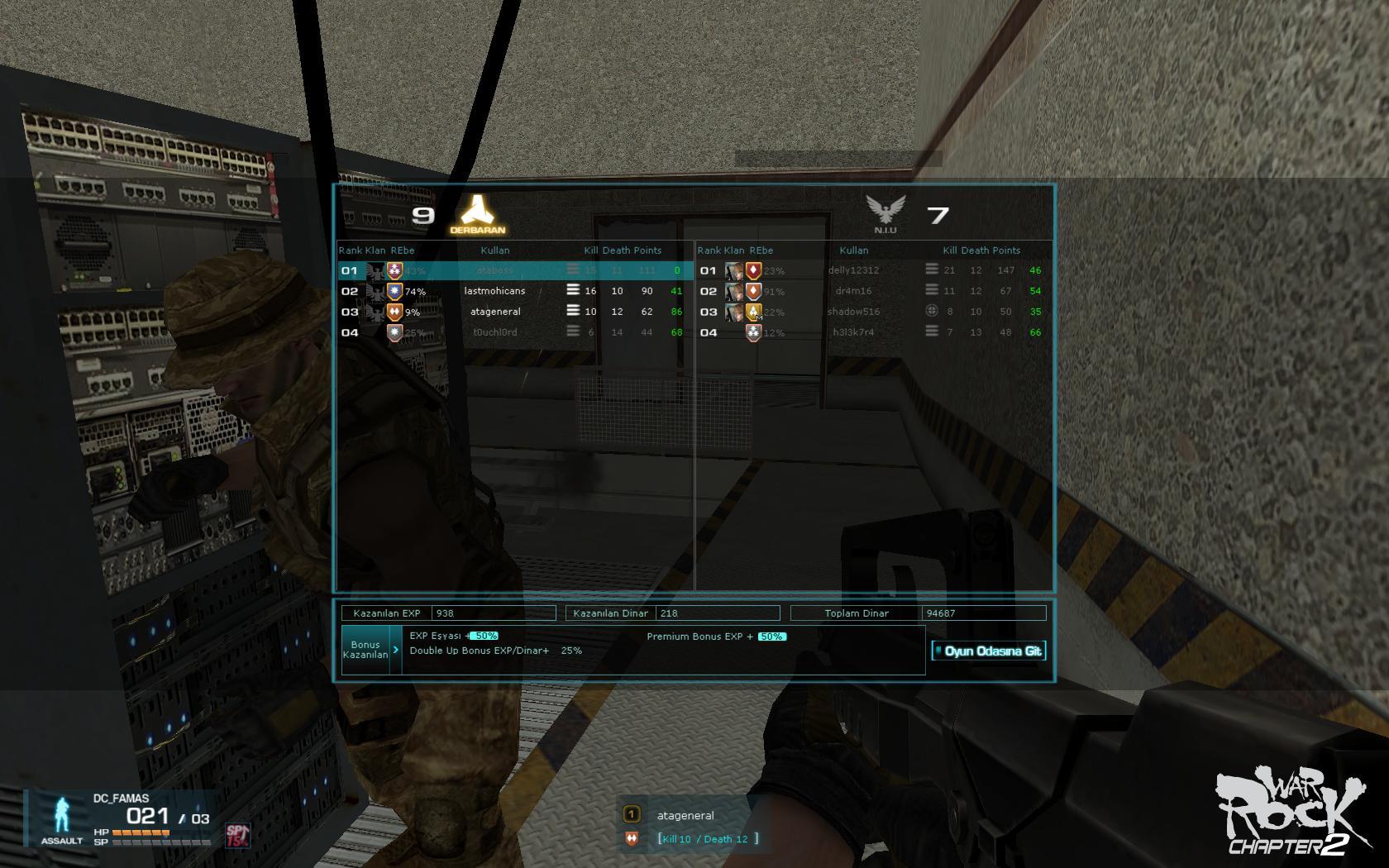1389x868 pixels.
Task: Click delly12312's clan avatar icon
Action: pos(733,270)
